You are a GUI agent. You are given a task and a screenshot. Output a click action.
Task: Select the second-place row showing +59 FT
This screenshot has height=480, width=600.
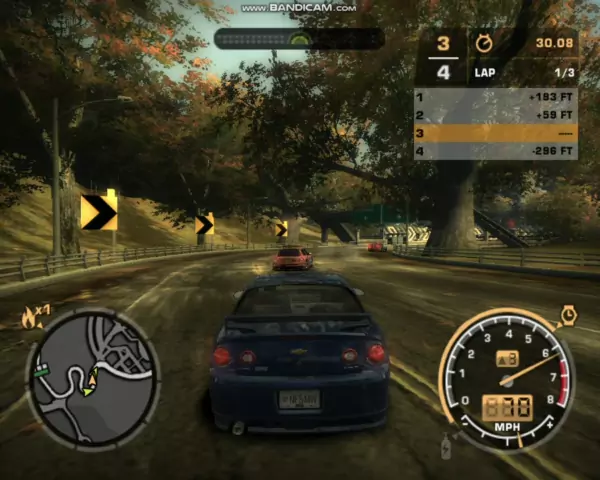click(x=495, y=115)
